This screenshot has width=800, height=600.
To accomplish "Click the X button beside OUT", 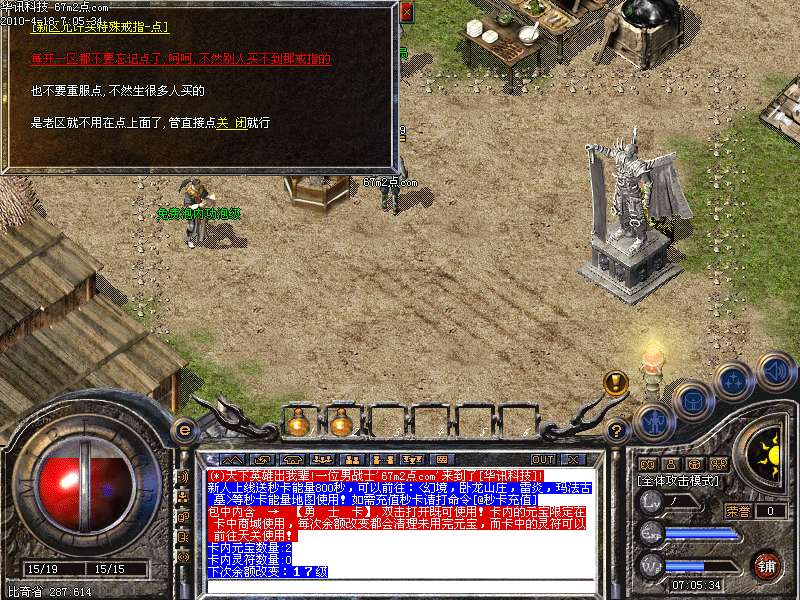I will (x=573, y=459).
